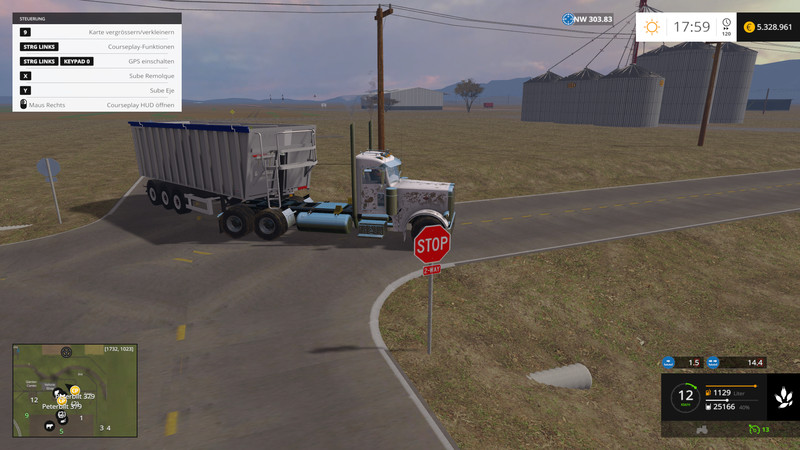The width and height of the screenshot is (800, 450).
Task: Click the euro coin money icon
Action: coord(749,27)
